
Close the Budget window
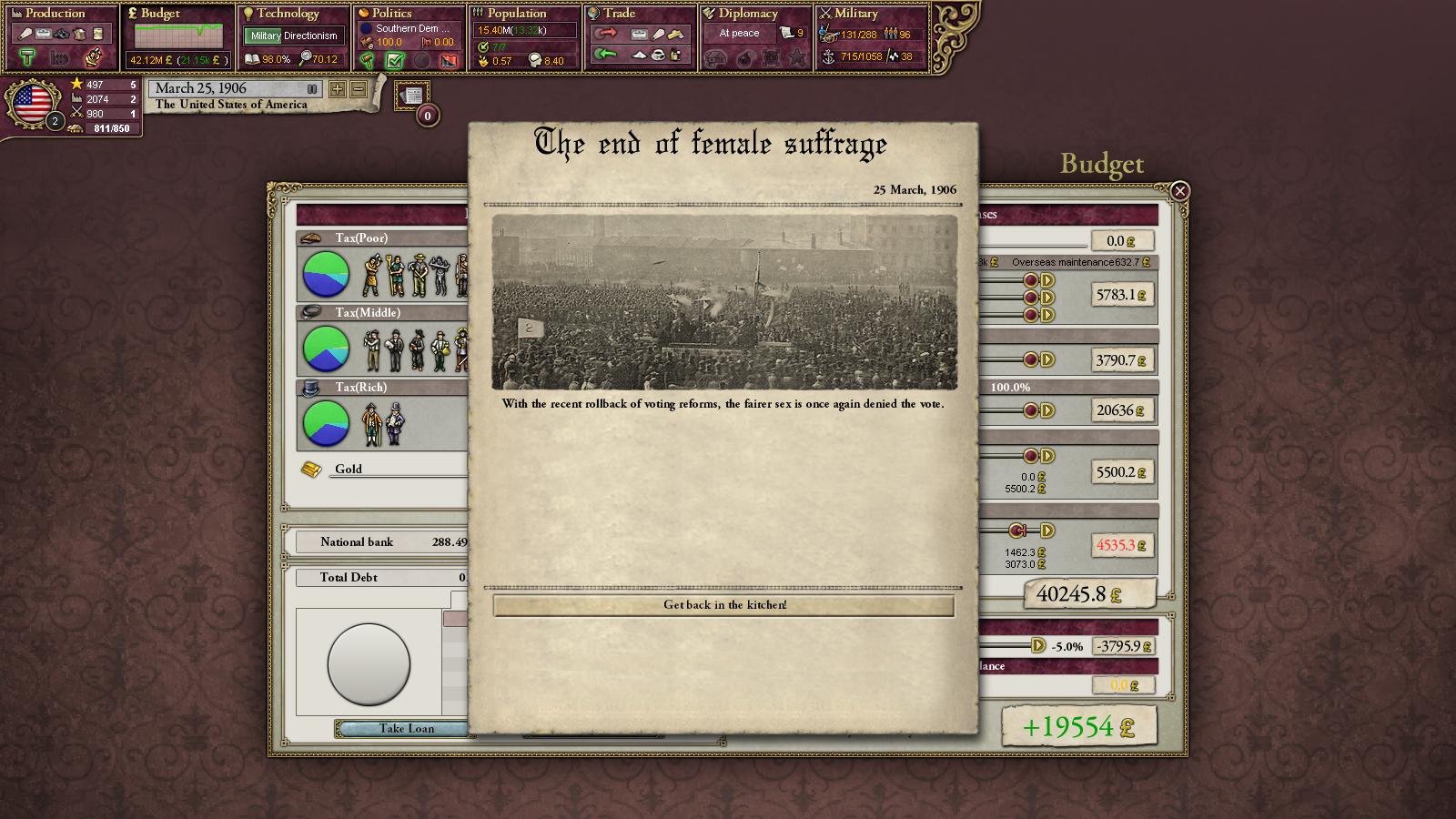click(1179, 191)
